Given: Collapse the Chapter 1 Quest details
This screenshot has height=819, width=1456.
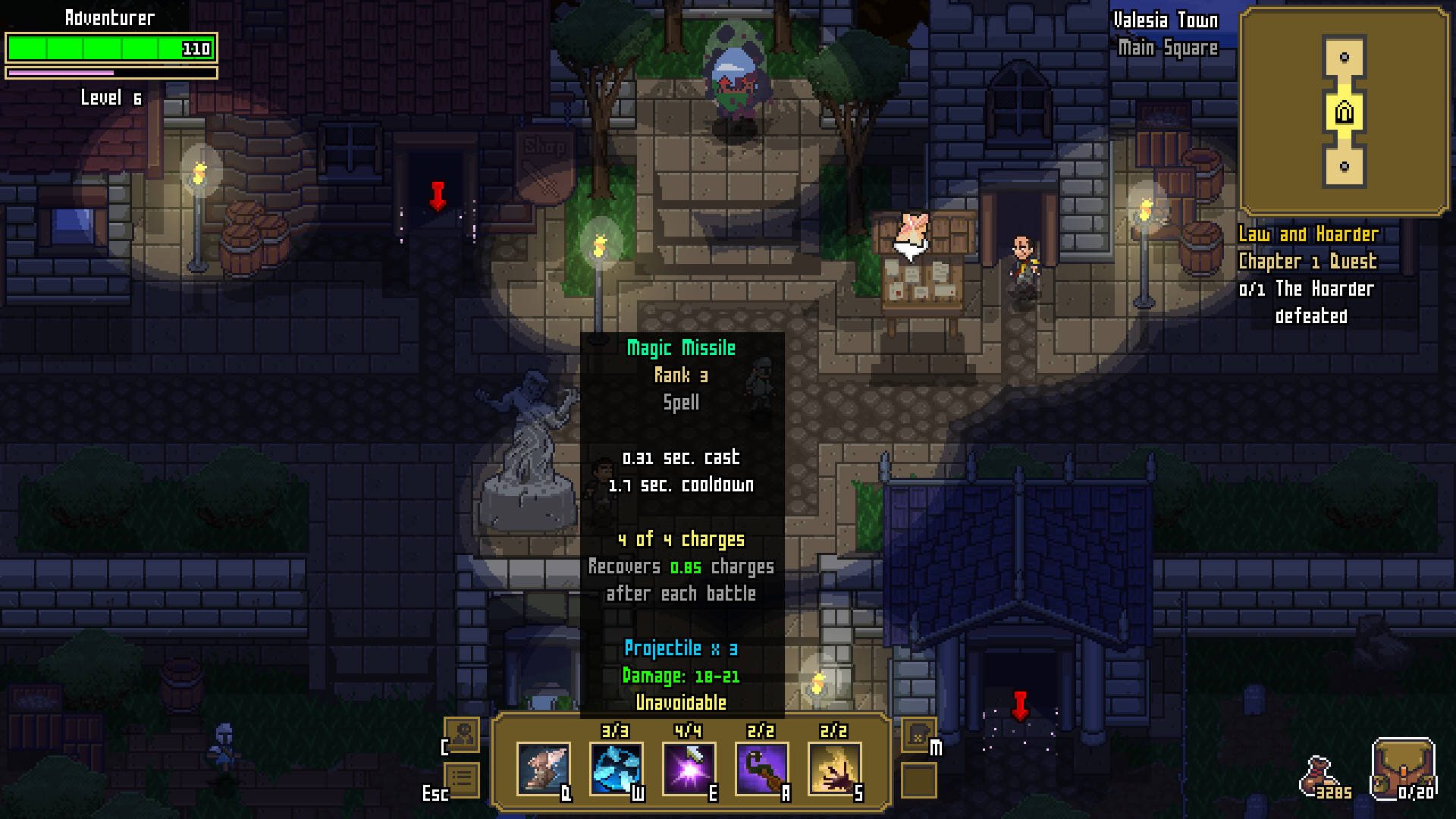Looking at the screenshot, I should pos(1307,262).
